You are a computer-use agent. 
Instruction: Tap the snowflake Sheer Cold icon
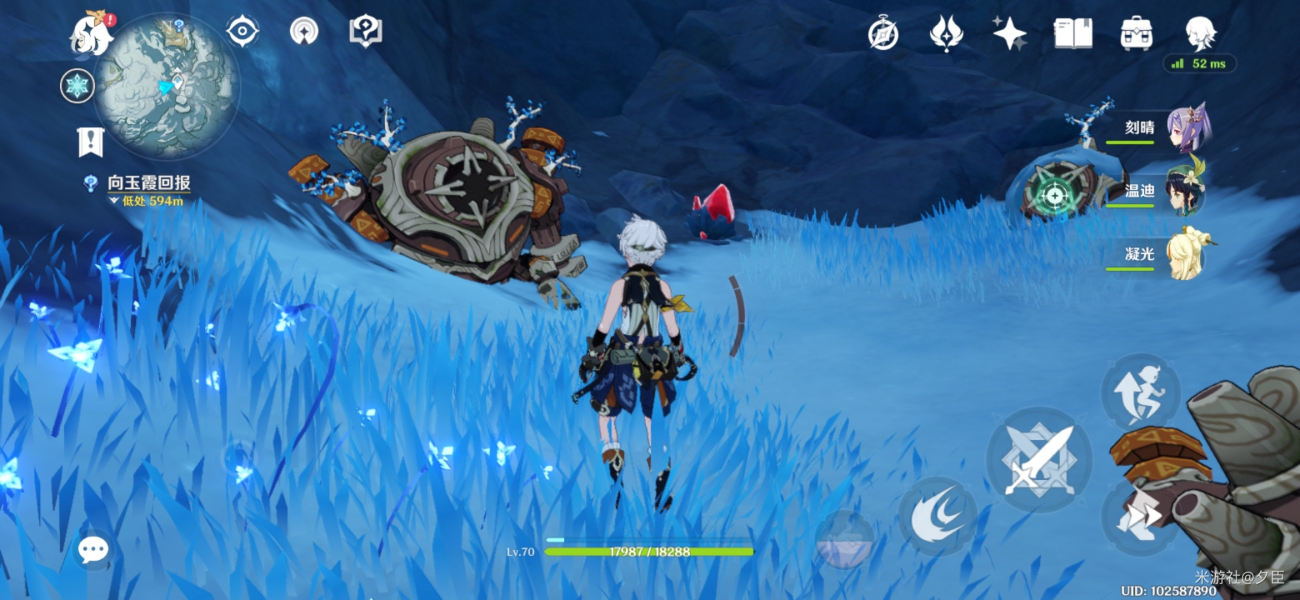(x=76, y=86)
